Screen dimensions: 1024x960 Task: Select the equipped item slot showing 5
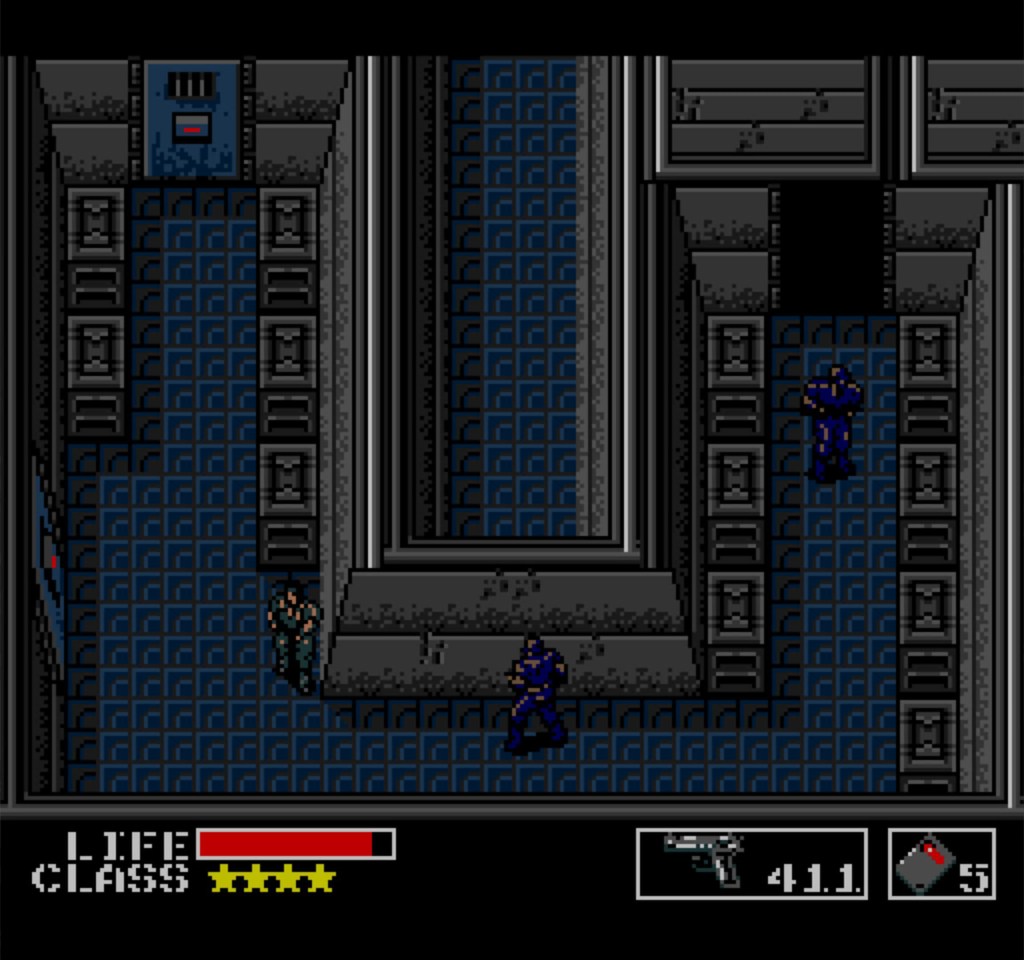click(x=941, y=863)
